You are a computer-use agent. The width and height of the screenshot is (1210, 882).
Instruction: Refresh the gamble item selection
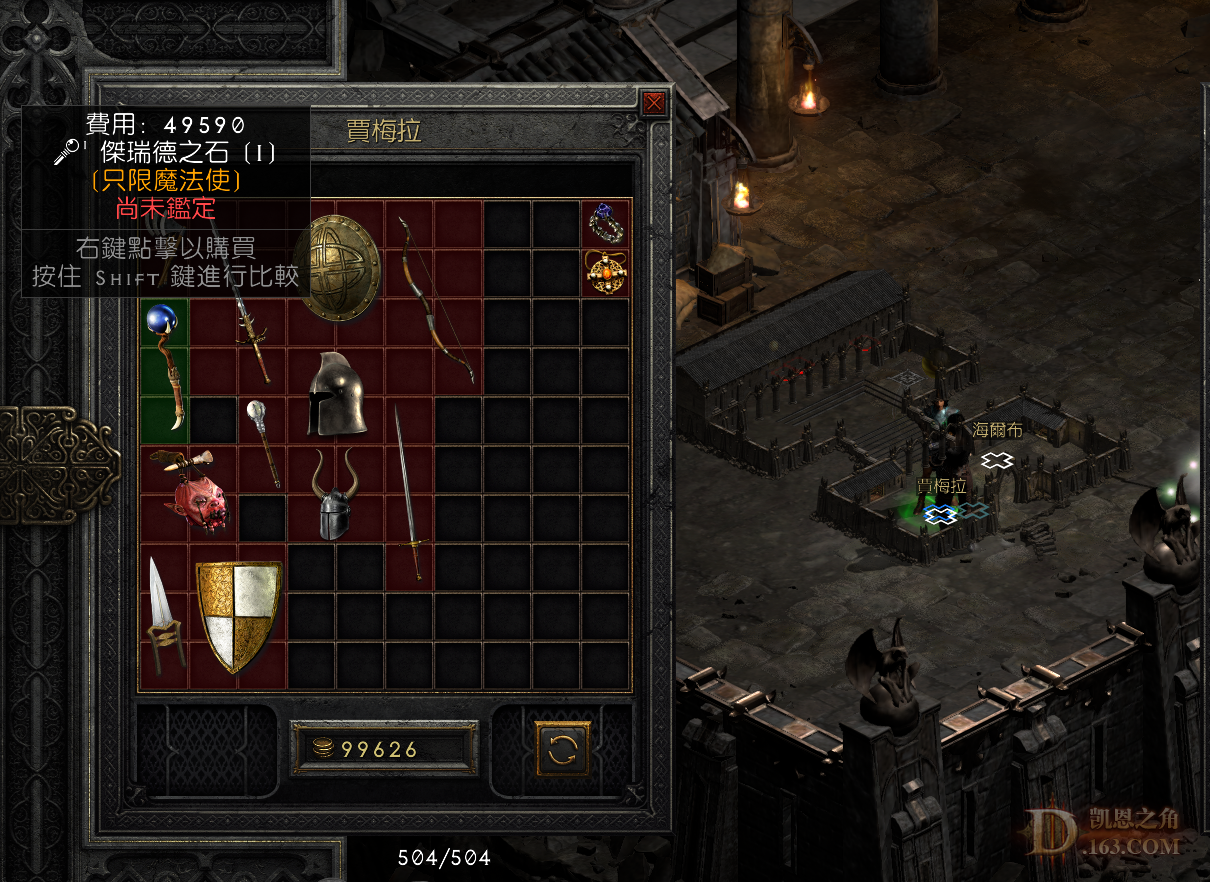pyautogui.click(x=563, y=749)
